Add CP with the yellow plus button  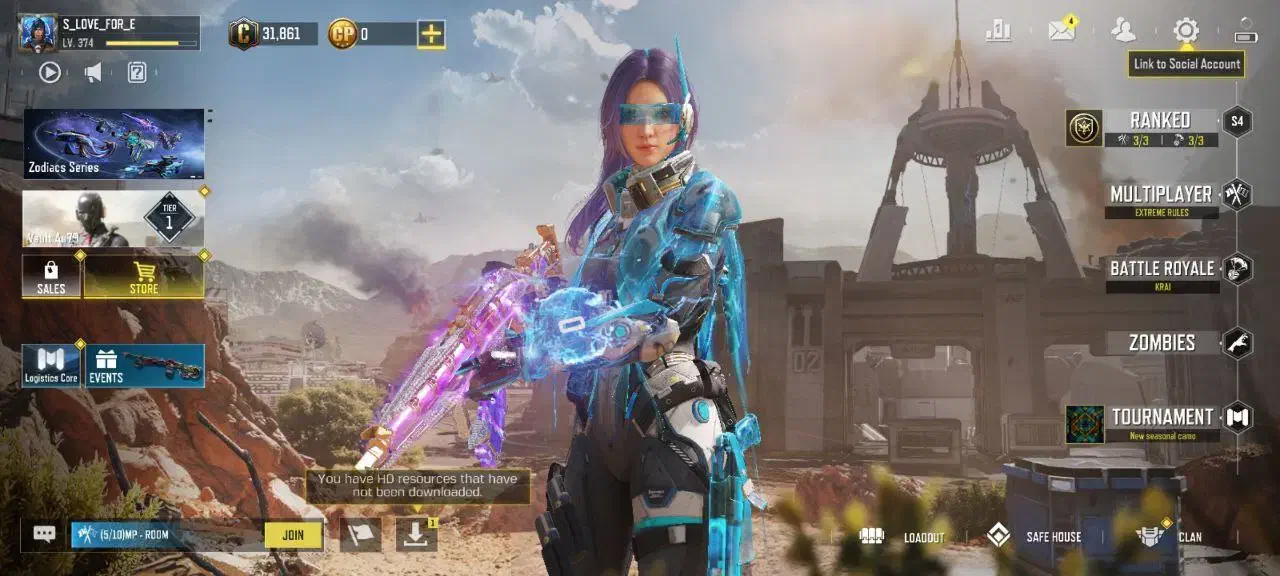tap(431, 34)
